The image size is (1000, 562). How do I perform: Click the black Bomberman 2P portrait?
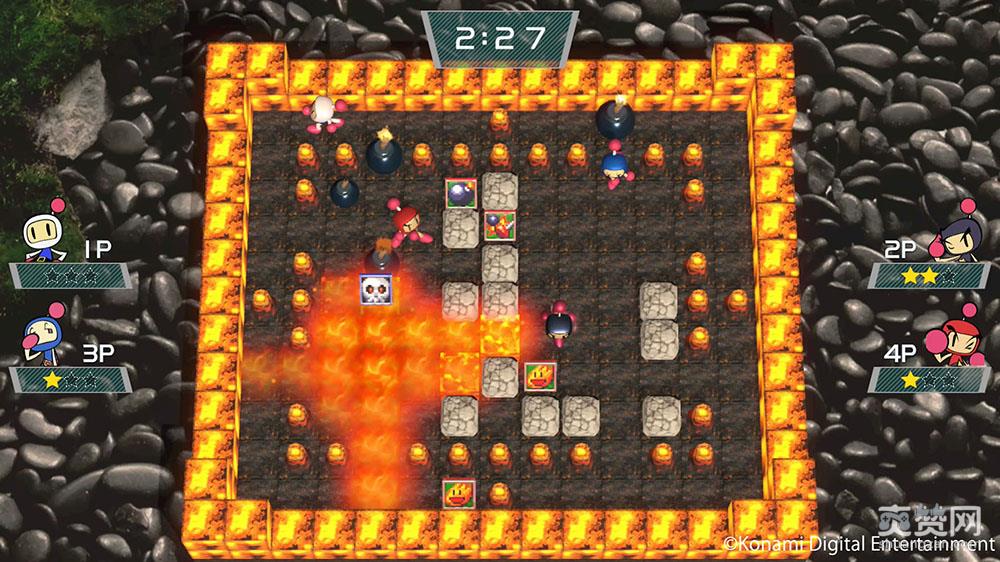pyautogui.click(x=956, y=240)
